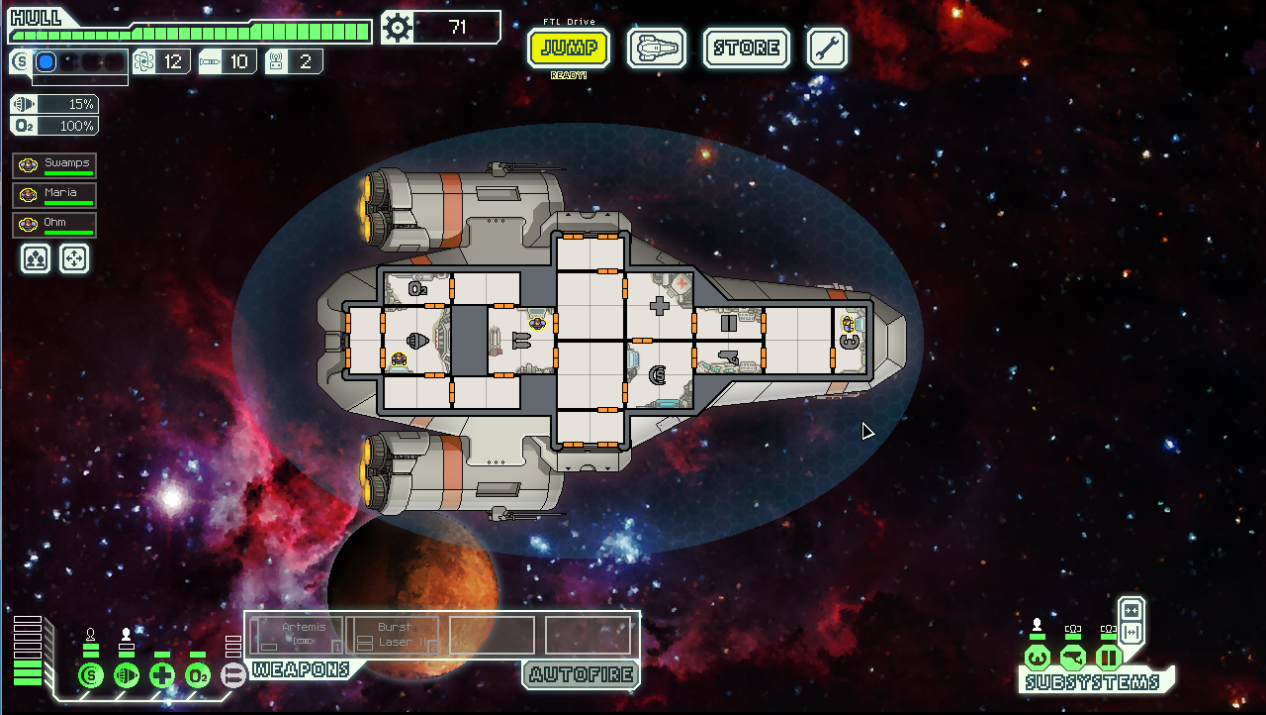Toggle the AUTOFIRE button

[x=581, y=675]
